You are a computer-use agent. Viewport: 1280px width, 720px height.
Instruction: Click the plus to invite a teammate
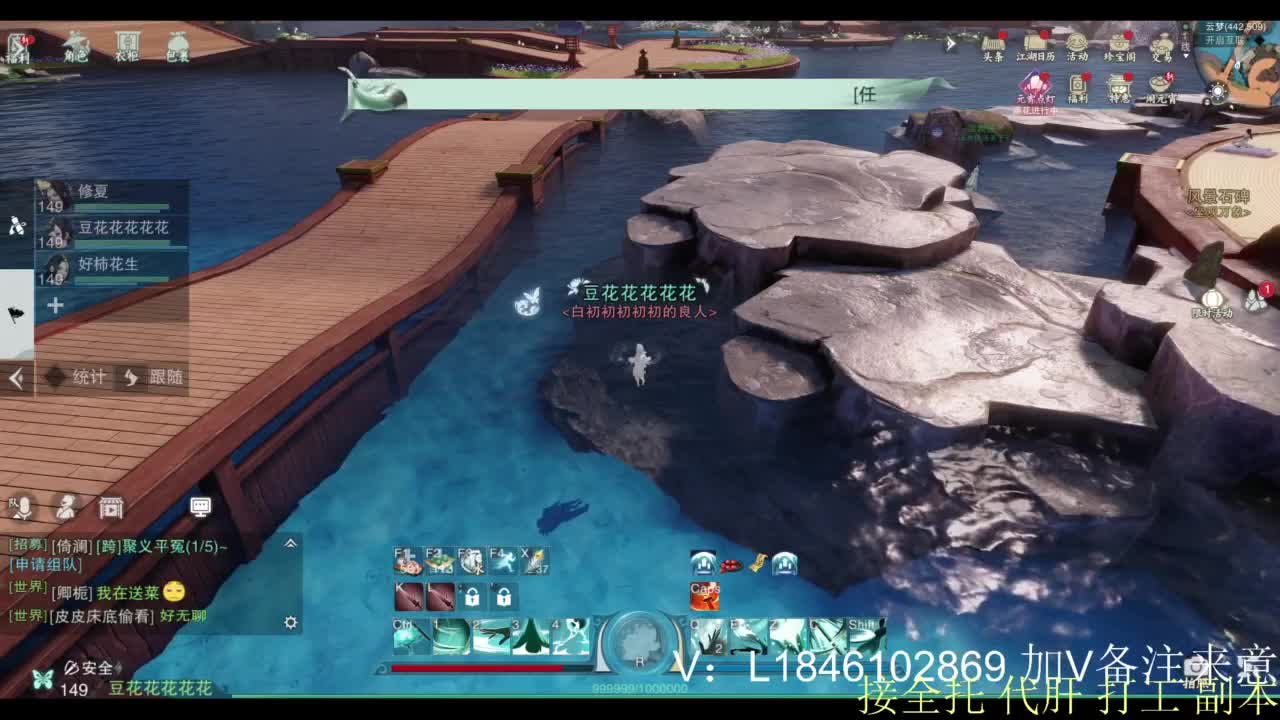(55, 304)
